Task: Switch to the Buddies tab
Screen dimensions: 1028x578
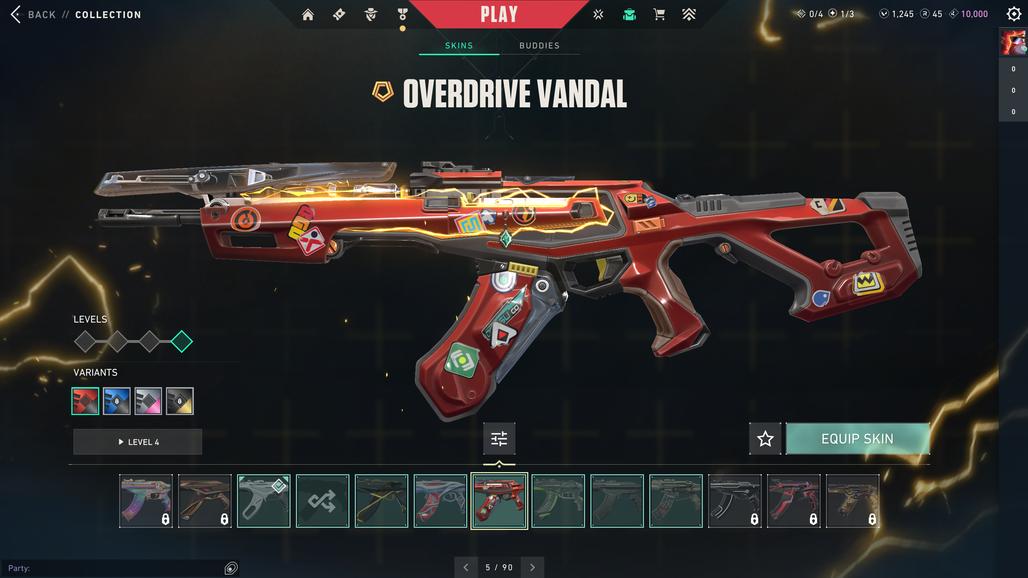Action: 539,46
